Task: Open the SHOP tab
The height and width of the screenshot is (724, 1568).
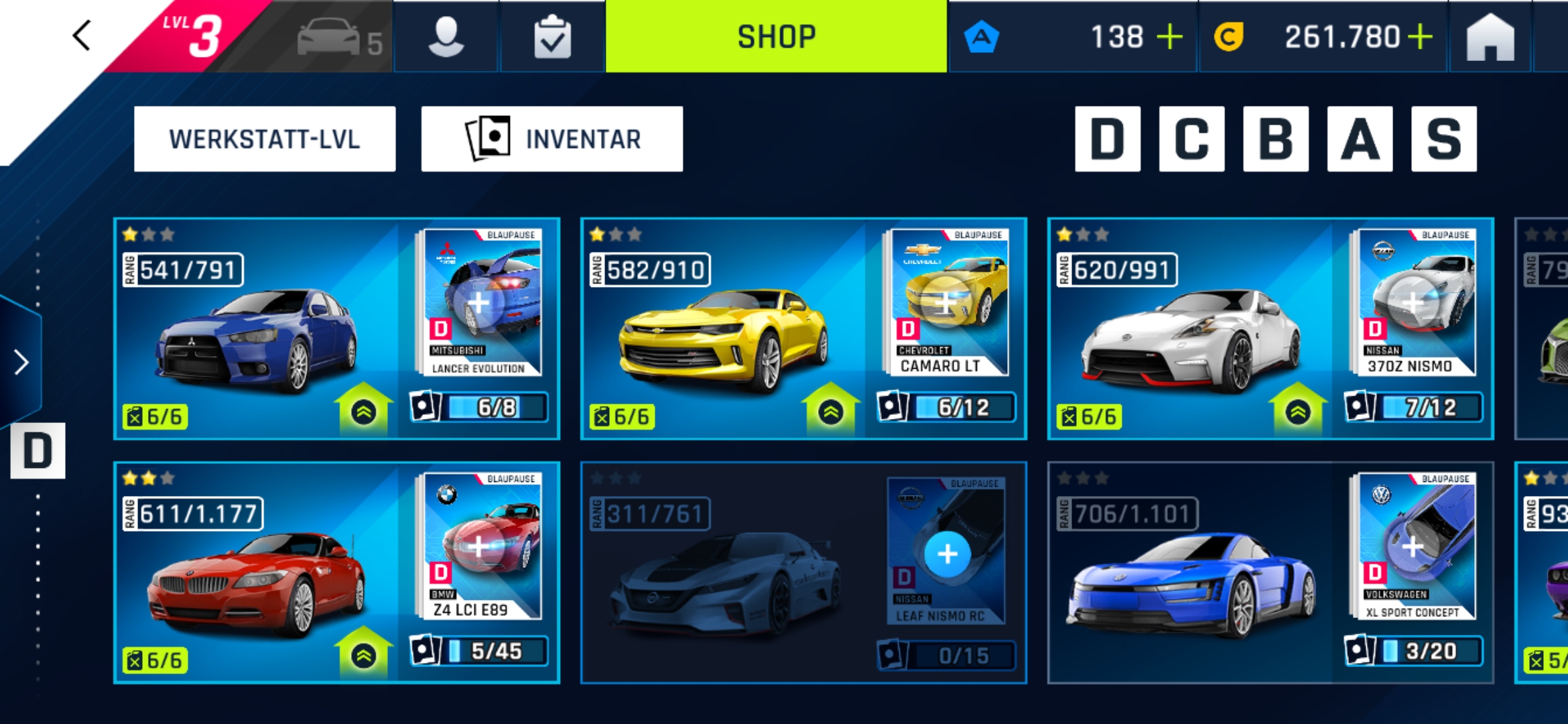Action: click(x=776, y=36)
